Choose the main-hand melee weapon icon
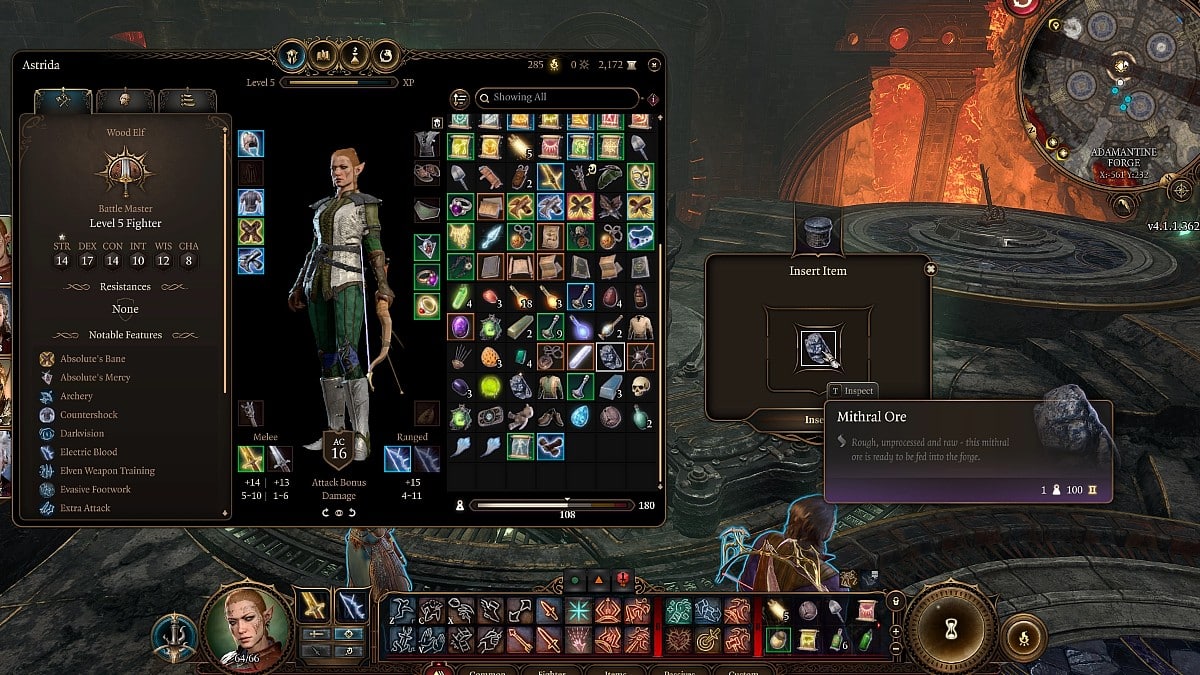Viewport: 1200px width, 675px height. tap(251, 459)
